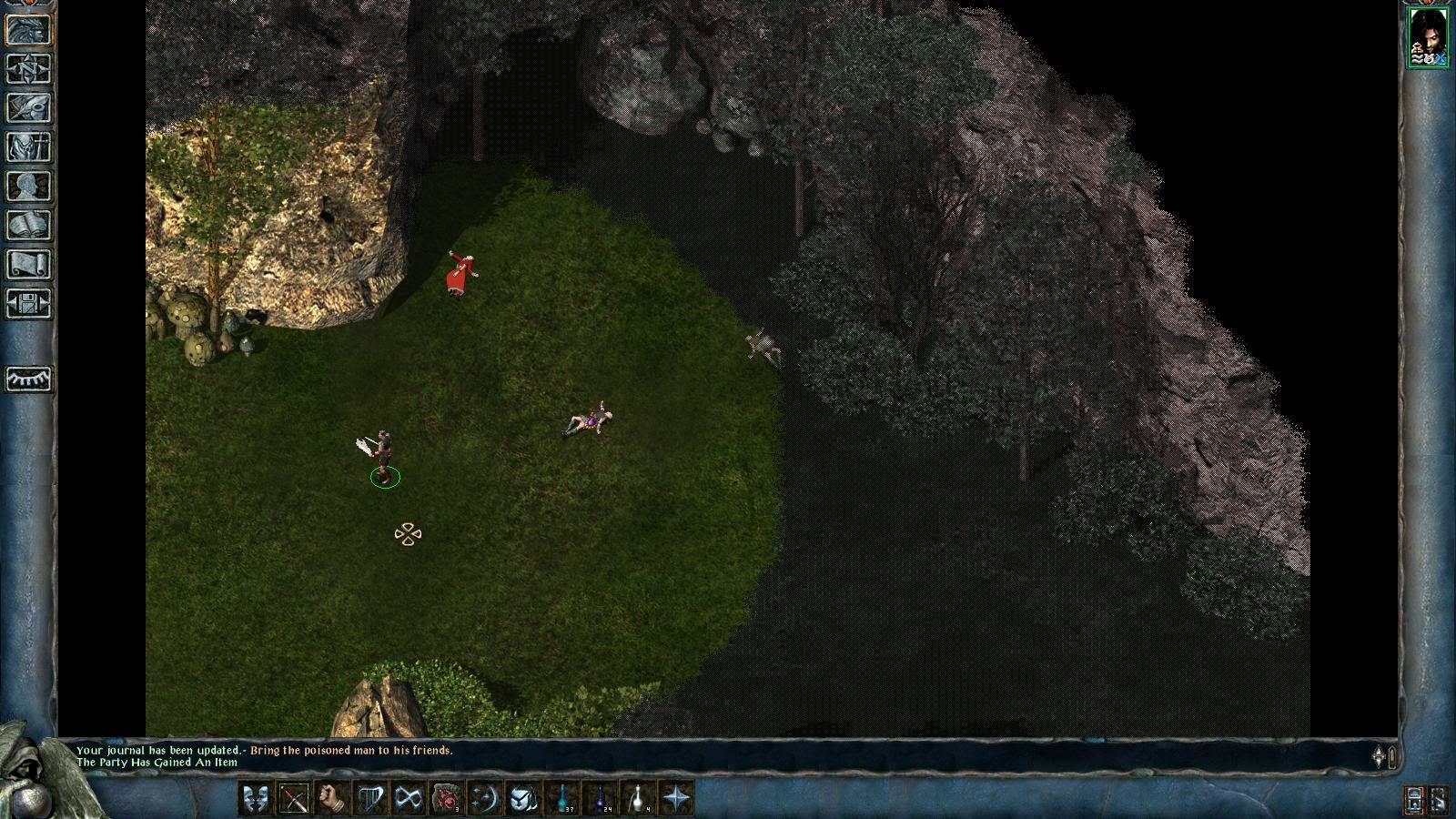Open the priest scroll button
Image resolution: width=1456 pixels, height=819 pixels.
28,265
